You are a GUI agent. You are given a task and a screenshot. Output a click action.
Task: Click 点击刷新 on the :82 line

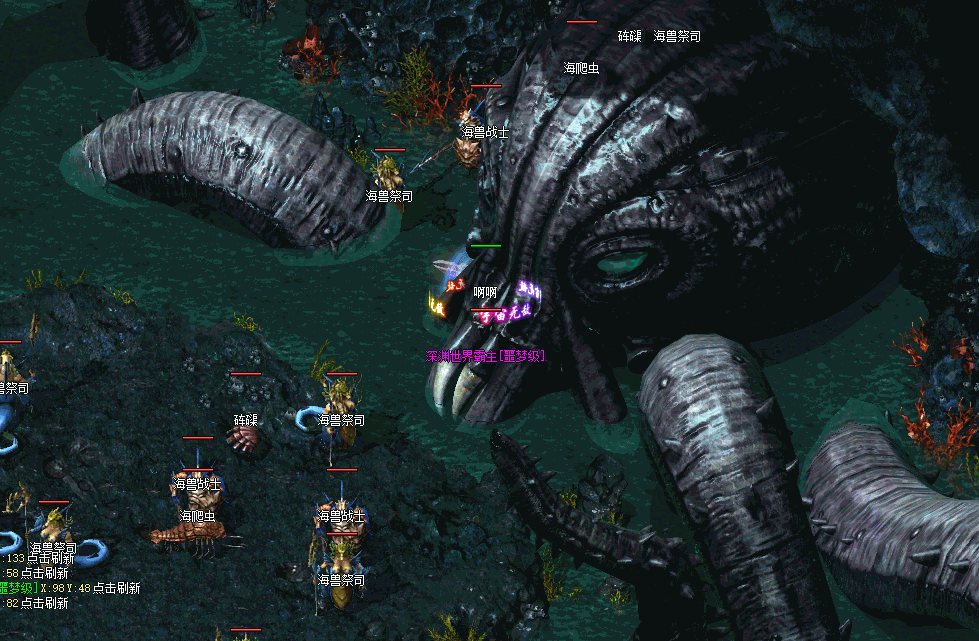coord(47,603)
